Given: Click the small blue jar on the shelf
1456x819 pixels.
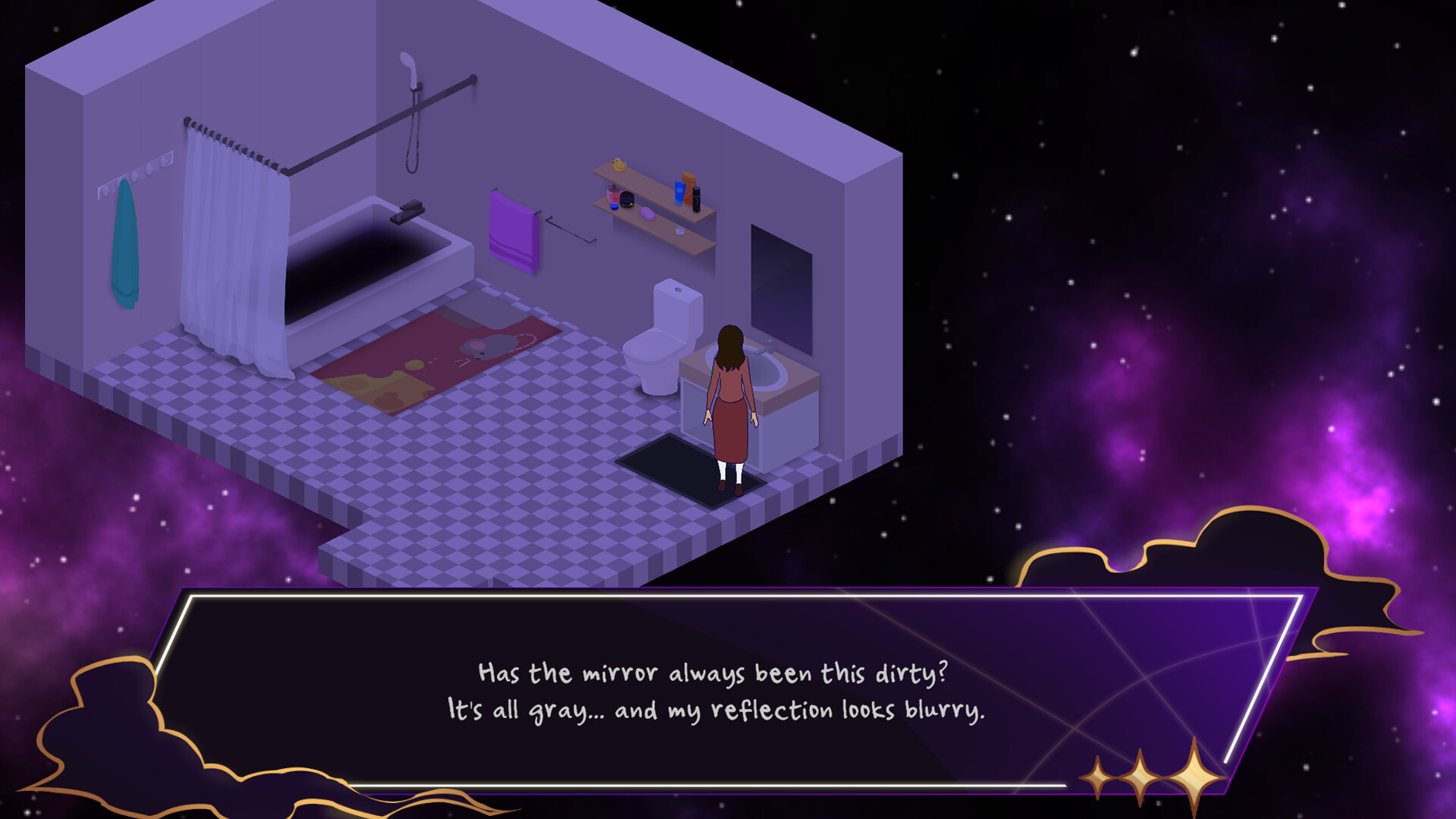Looking at the screenshot, I should [614, 206].
